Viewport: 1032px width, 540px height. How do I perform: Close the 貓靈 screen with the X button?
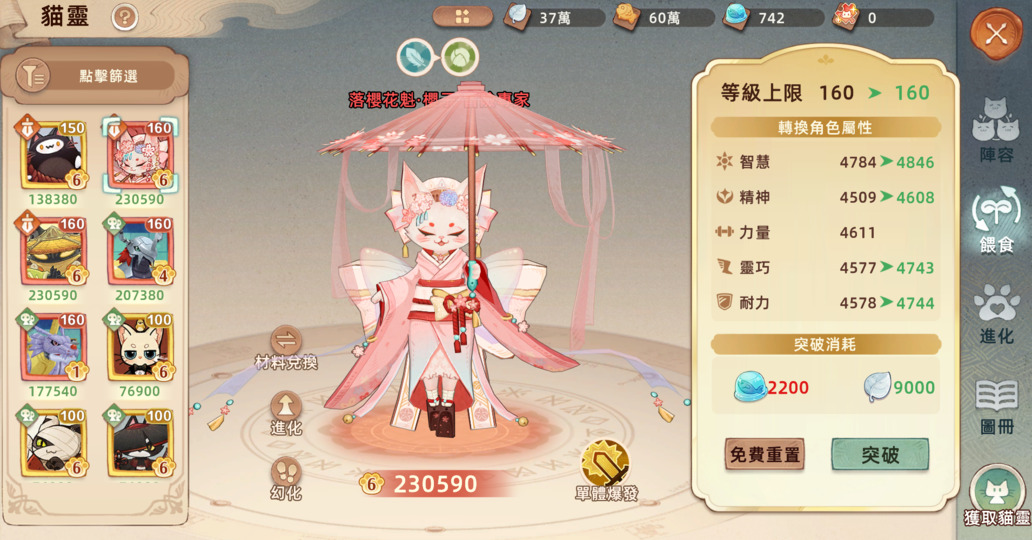(995, 34)
